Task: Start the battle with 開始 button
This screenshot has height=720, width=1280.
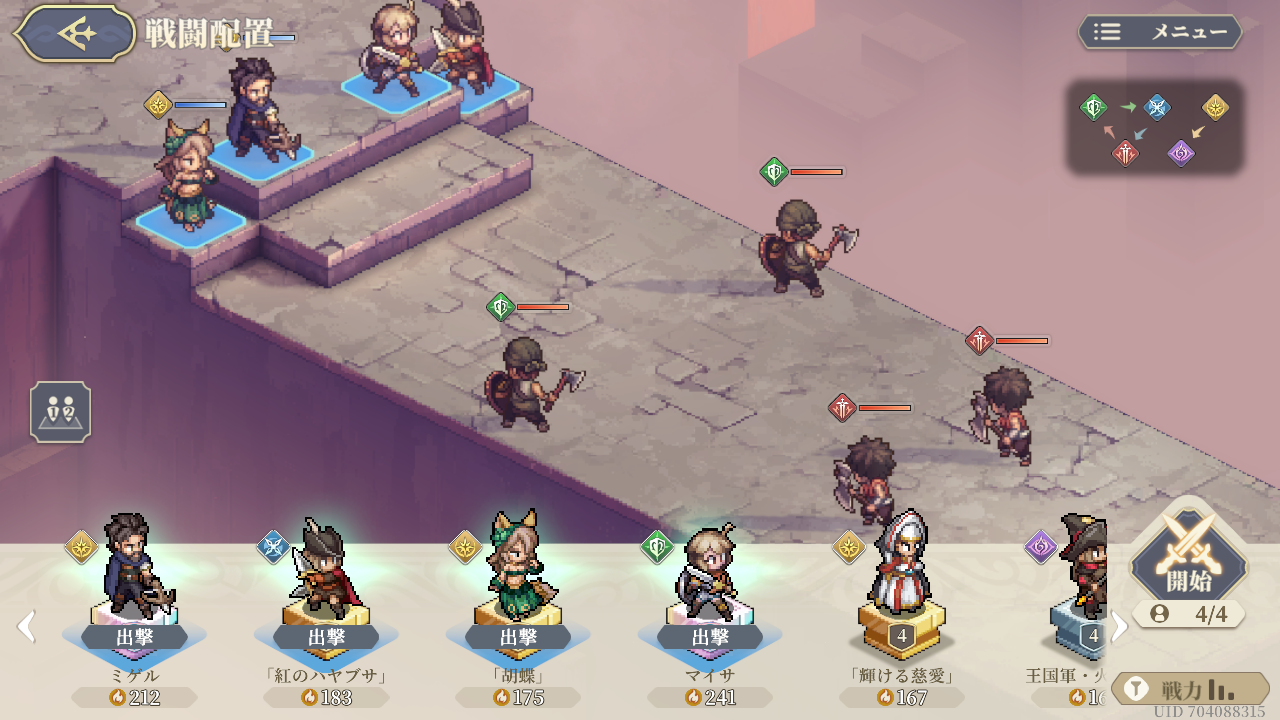Action: (x=1189, y=563)
